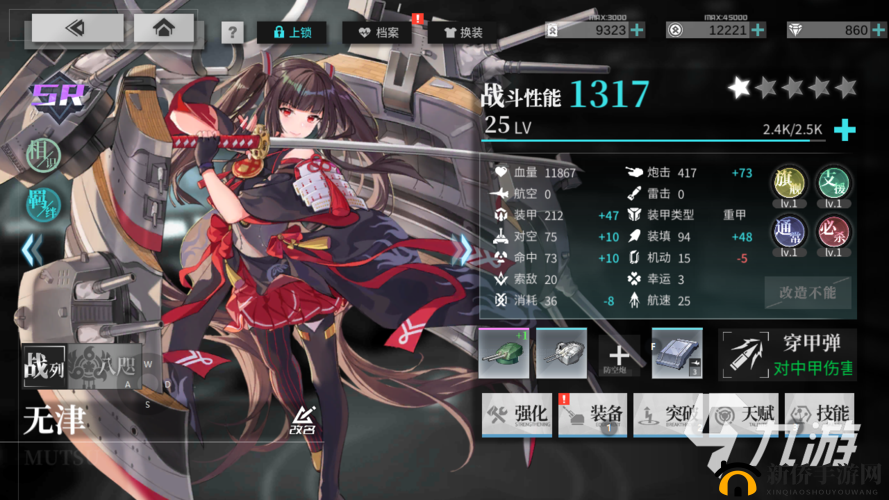Add more of the 12221 currency

coord(757,30)
